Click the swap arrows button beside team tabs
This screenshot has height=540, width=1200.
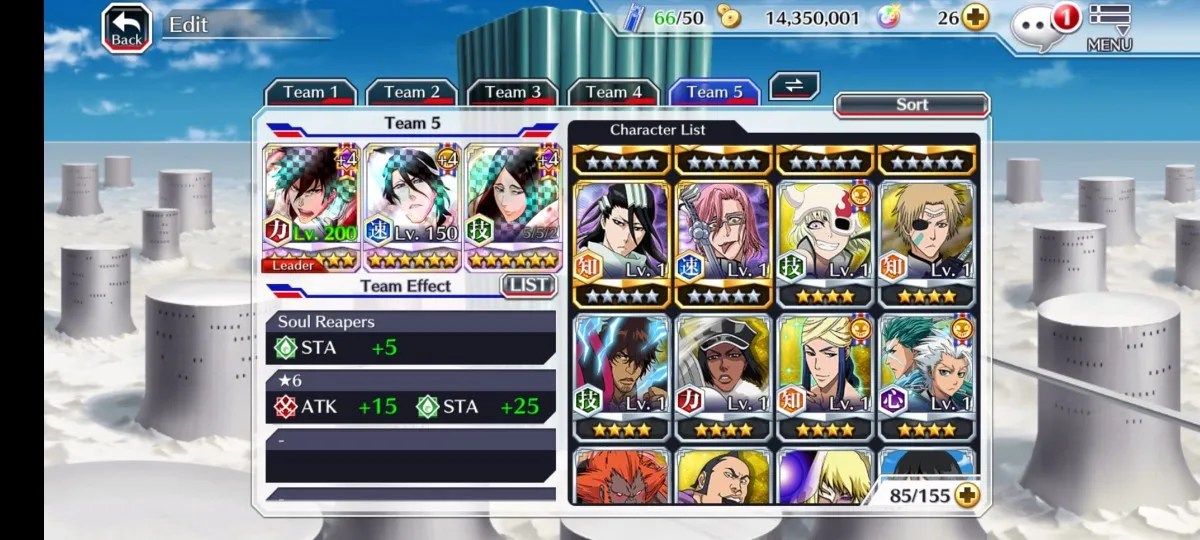coord(794,86)
